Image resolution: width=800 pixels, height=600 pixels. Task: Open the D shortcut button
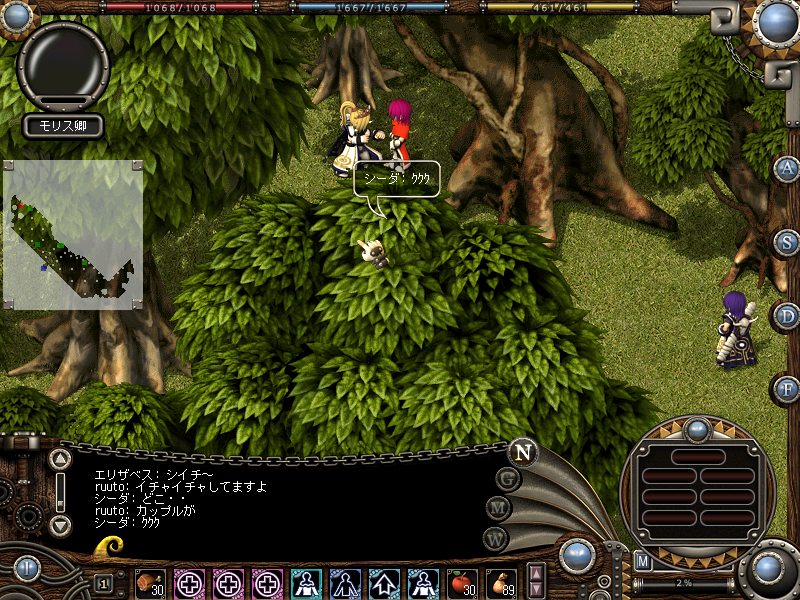click(787, 316)
